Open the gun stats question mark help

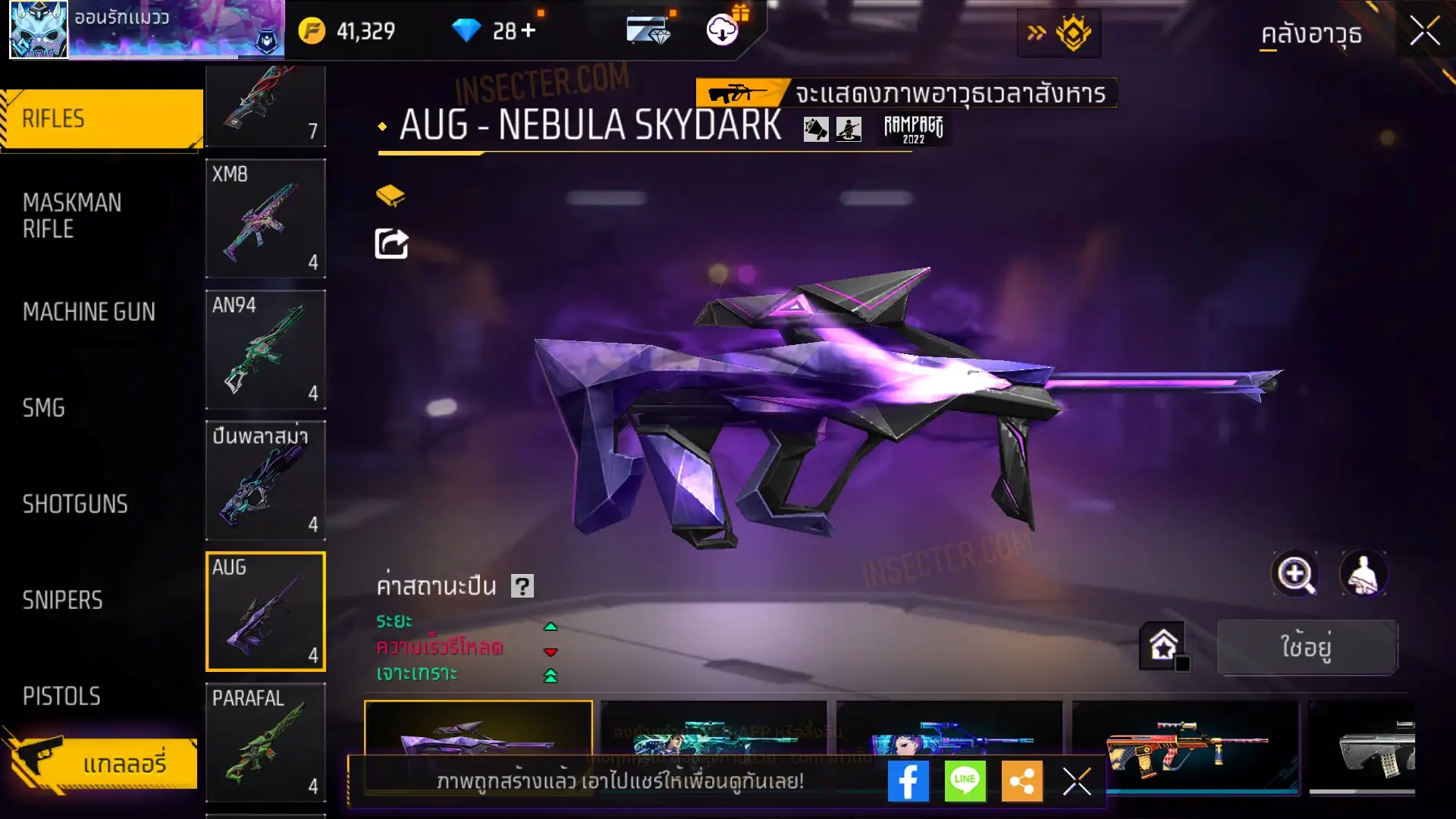click(522, 586)
